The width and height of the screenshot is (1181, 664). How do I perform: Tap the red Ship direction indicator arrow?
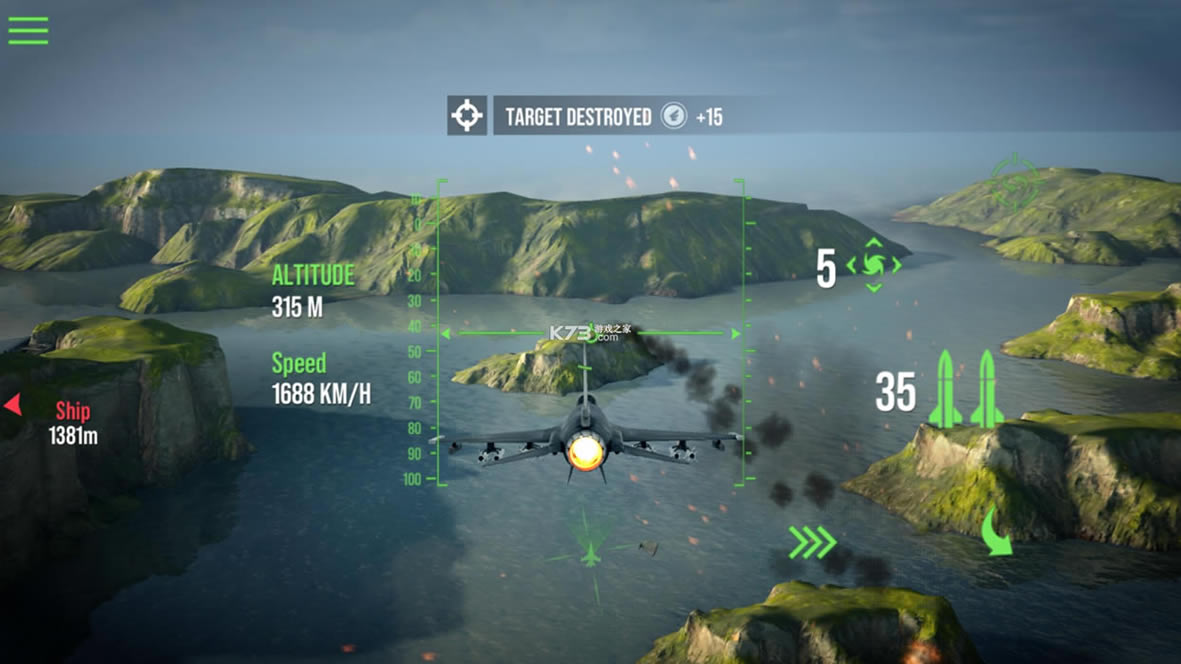[x=13, y=405]
